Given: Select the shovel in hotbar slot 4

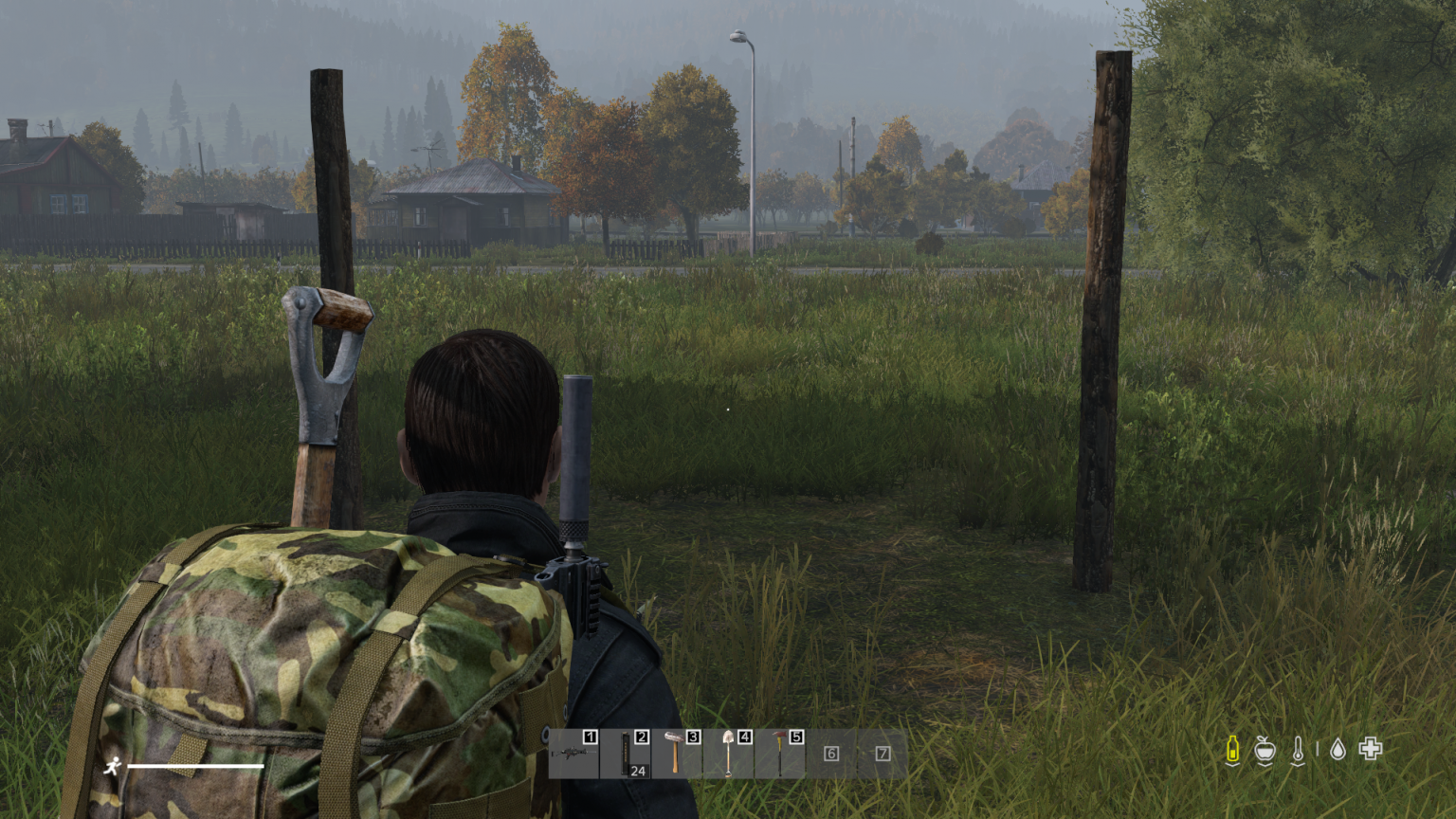Looking at the screenshot, I should [x=730, y=754].
